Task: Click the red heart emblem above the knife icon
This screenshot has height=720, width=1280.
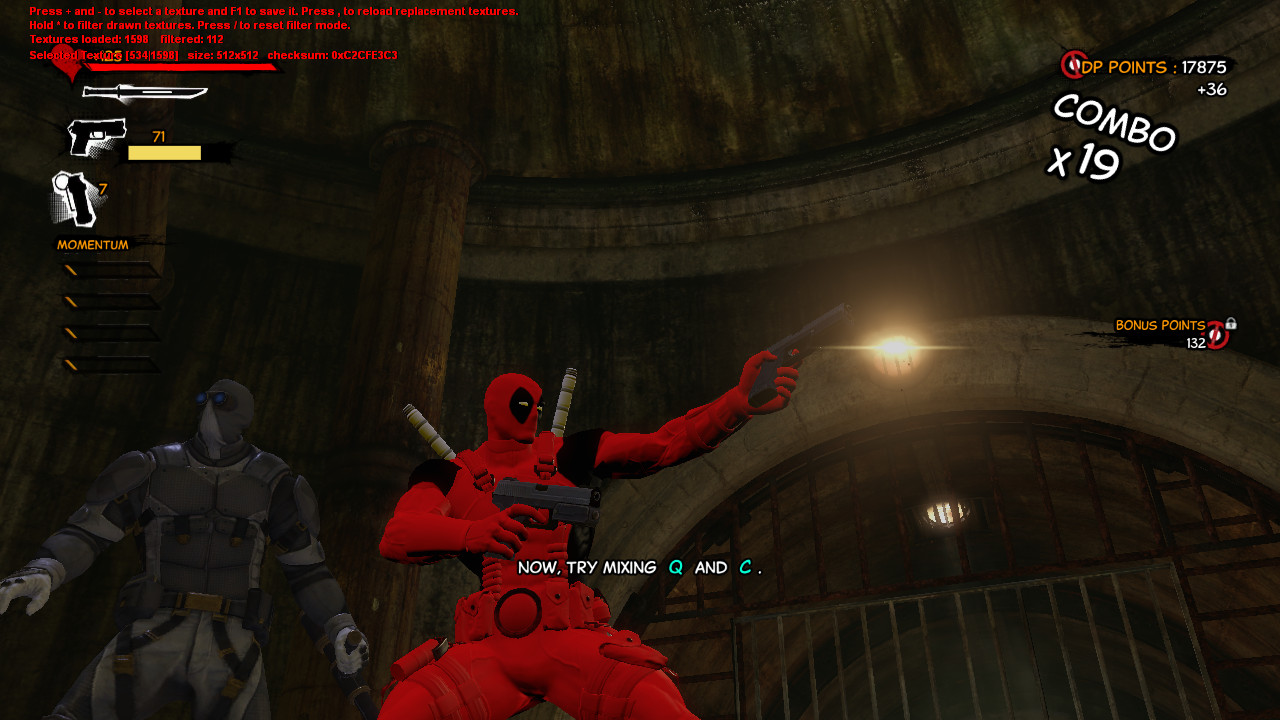Action: pos(68,64)
